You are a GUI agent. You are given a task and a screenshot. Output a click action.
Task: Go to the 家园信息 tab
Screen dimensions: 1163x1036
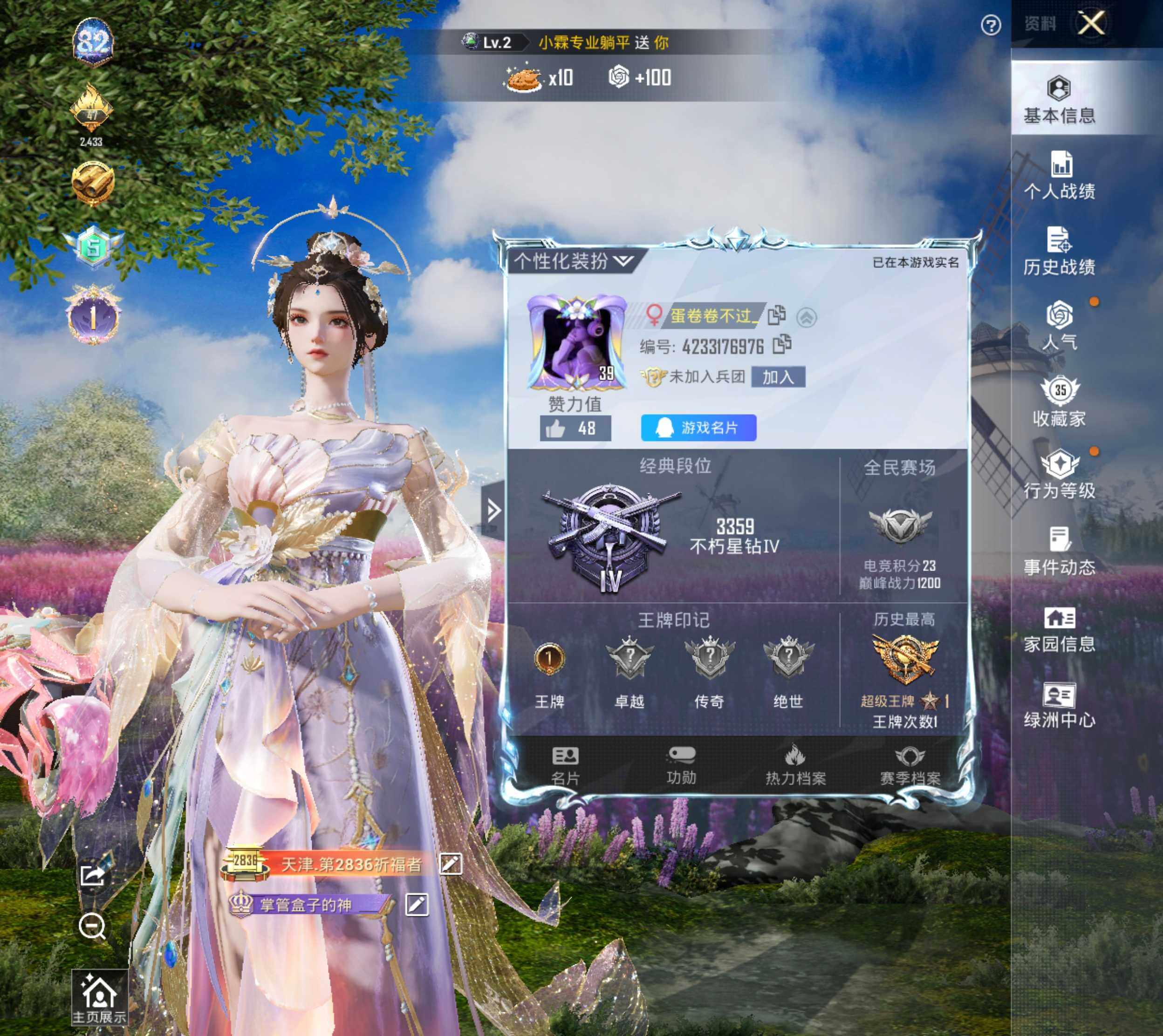coord(1060,630)
